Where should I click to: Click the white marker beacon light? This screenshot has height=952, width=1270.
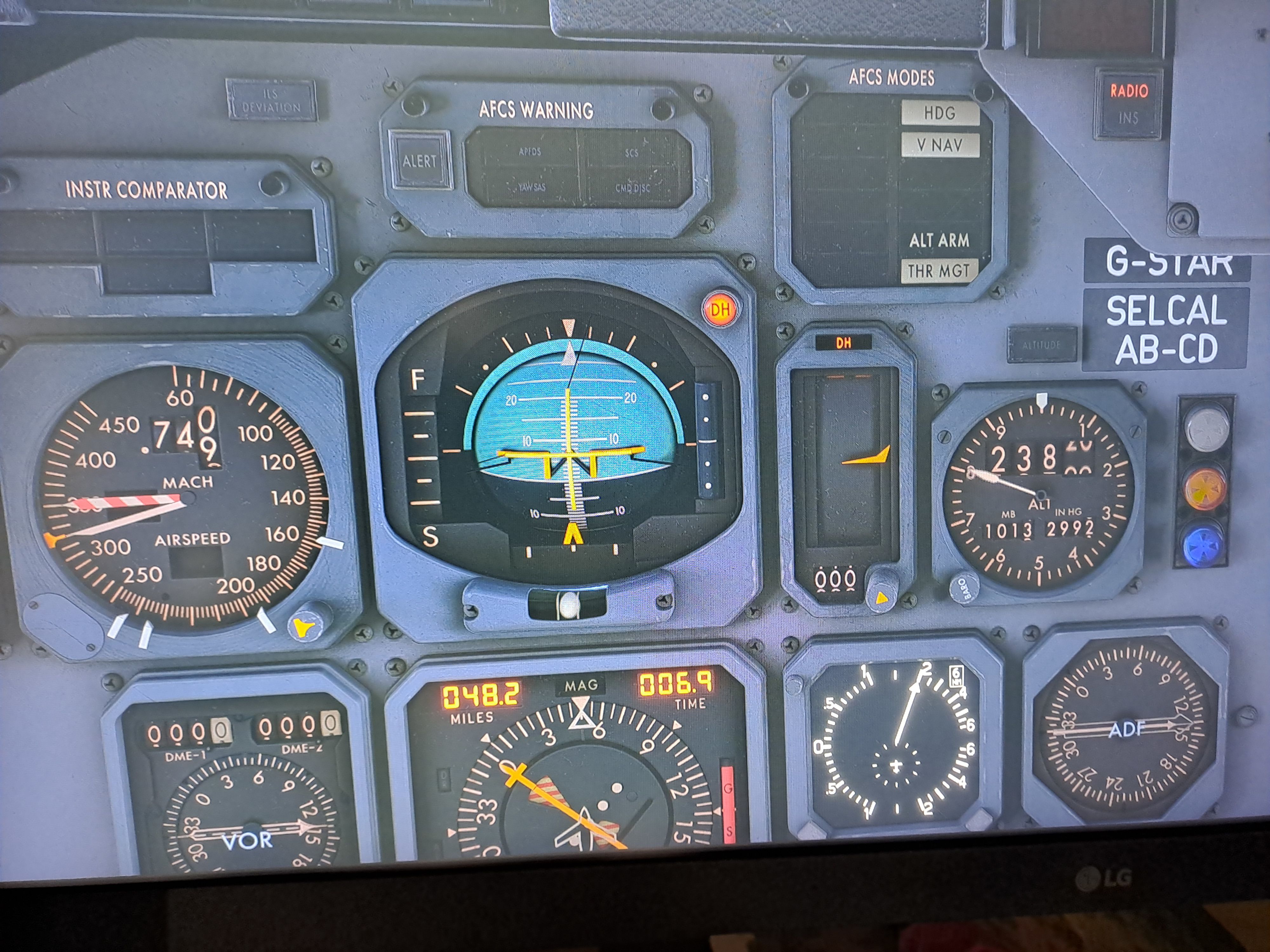[x=1206, y=427]
